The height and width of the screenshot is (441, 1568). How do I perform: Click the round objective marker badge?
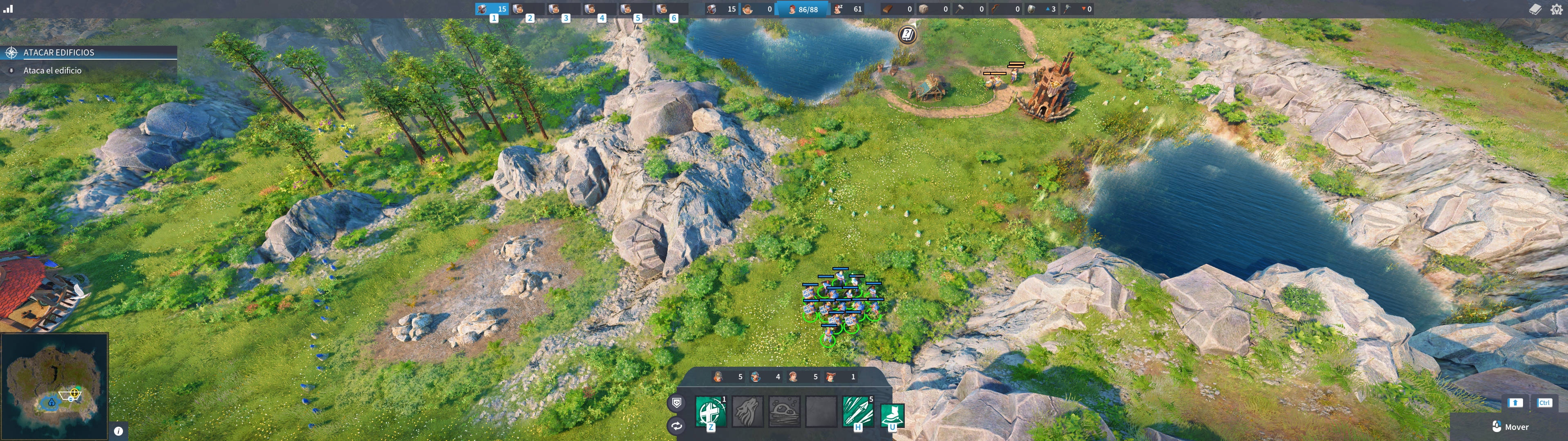(x=907, y=35)
